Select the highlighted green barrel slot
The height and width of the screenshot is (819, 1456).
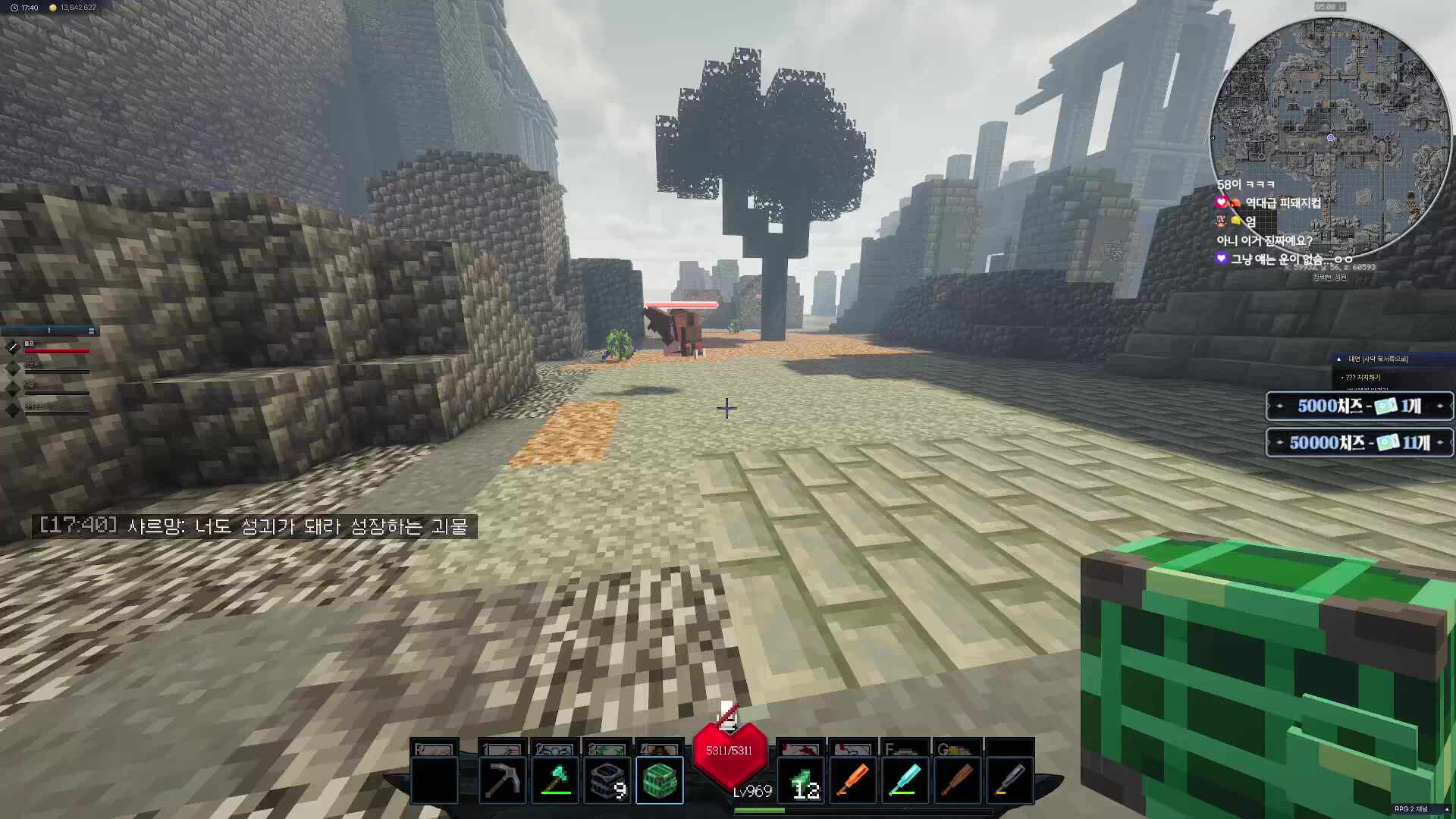[659, 780]
